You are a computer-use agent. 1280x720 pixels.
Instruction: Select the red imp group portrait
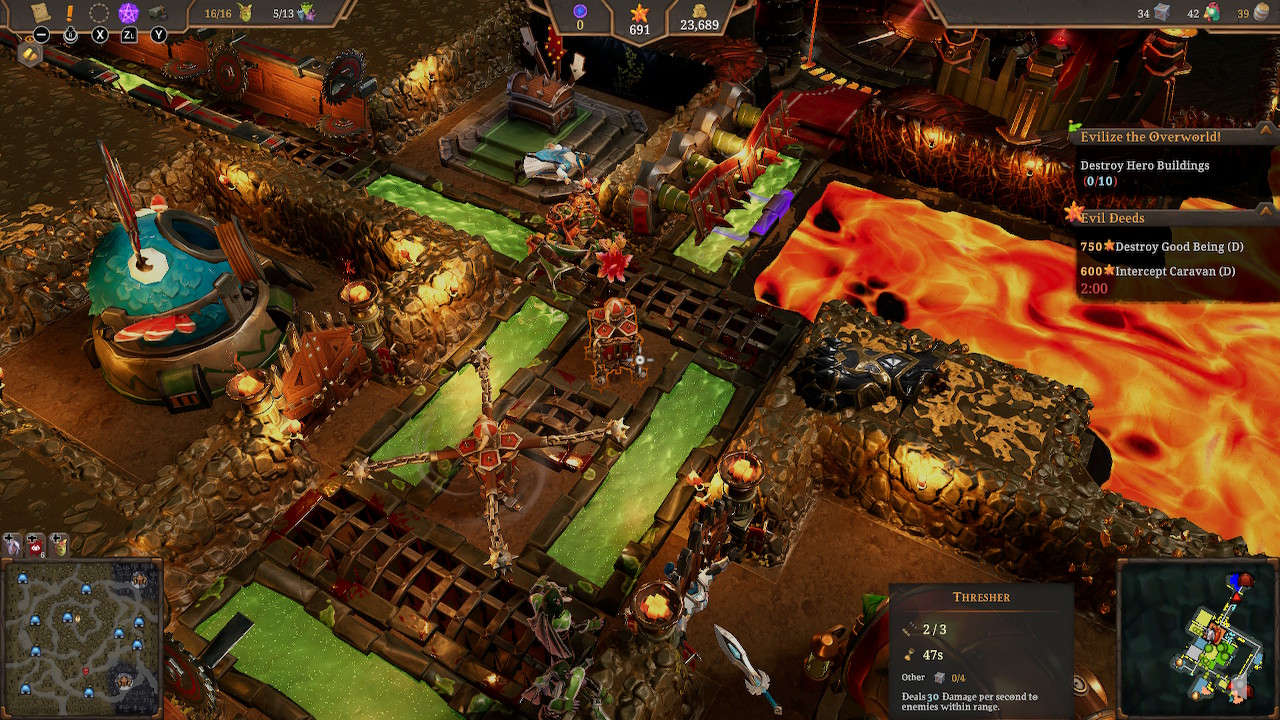tap(36, 544)
